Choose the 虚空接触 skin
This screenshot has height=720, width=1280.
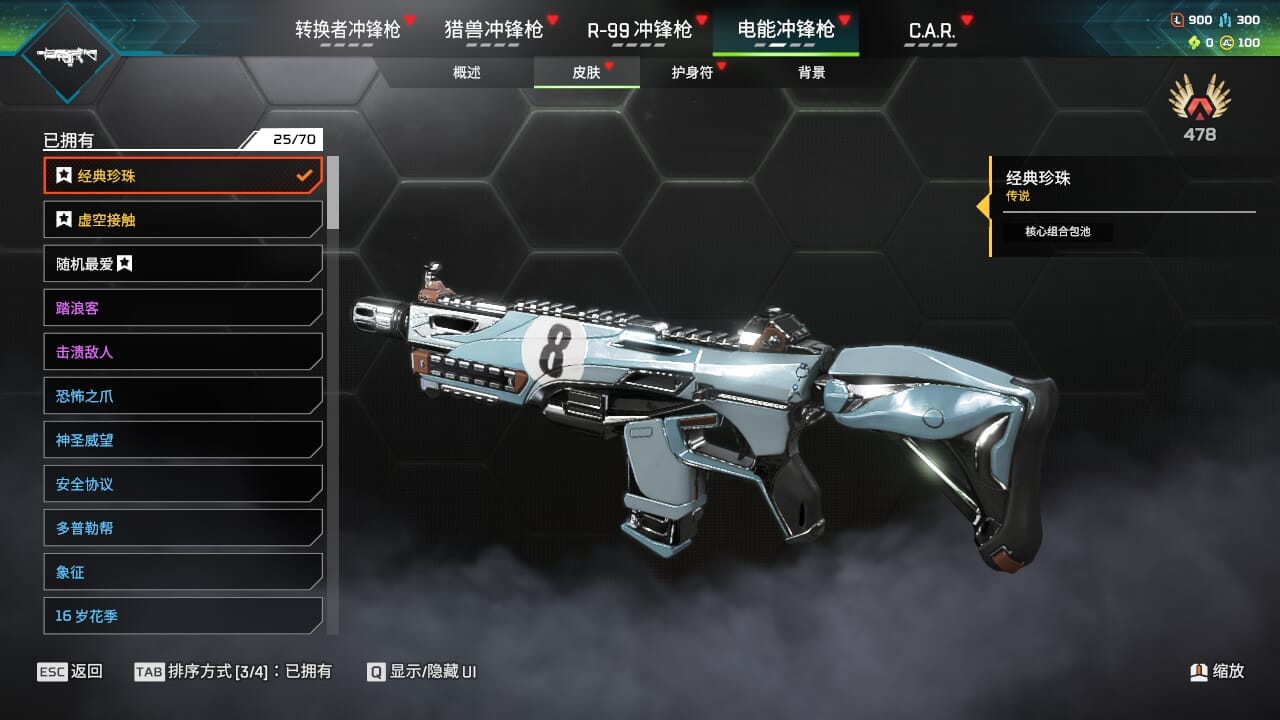(183, 220)
